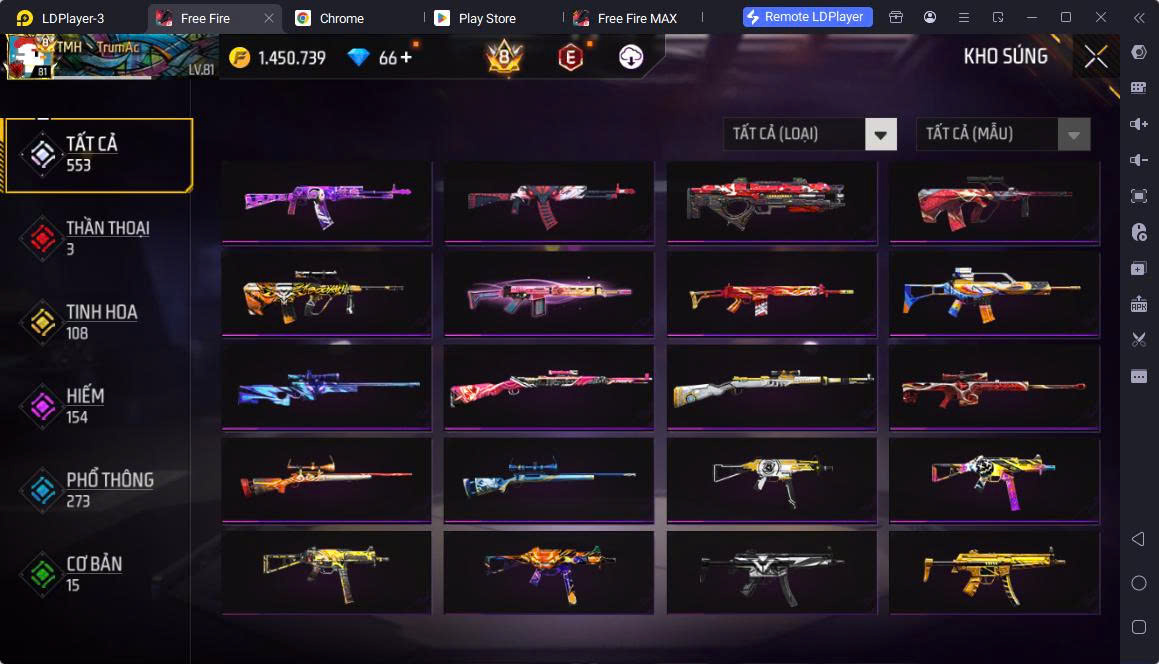The width and height of the screenshot is (1159, 664).
Task: Pick the all-gold MP5 skin
Action: (x=994, y=573)
